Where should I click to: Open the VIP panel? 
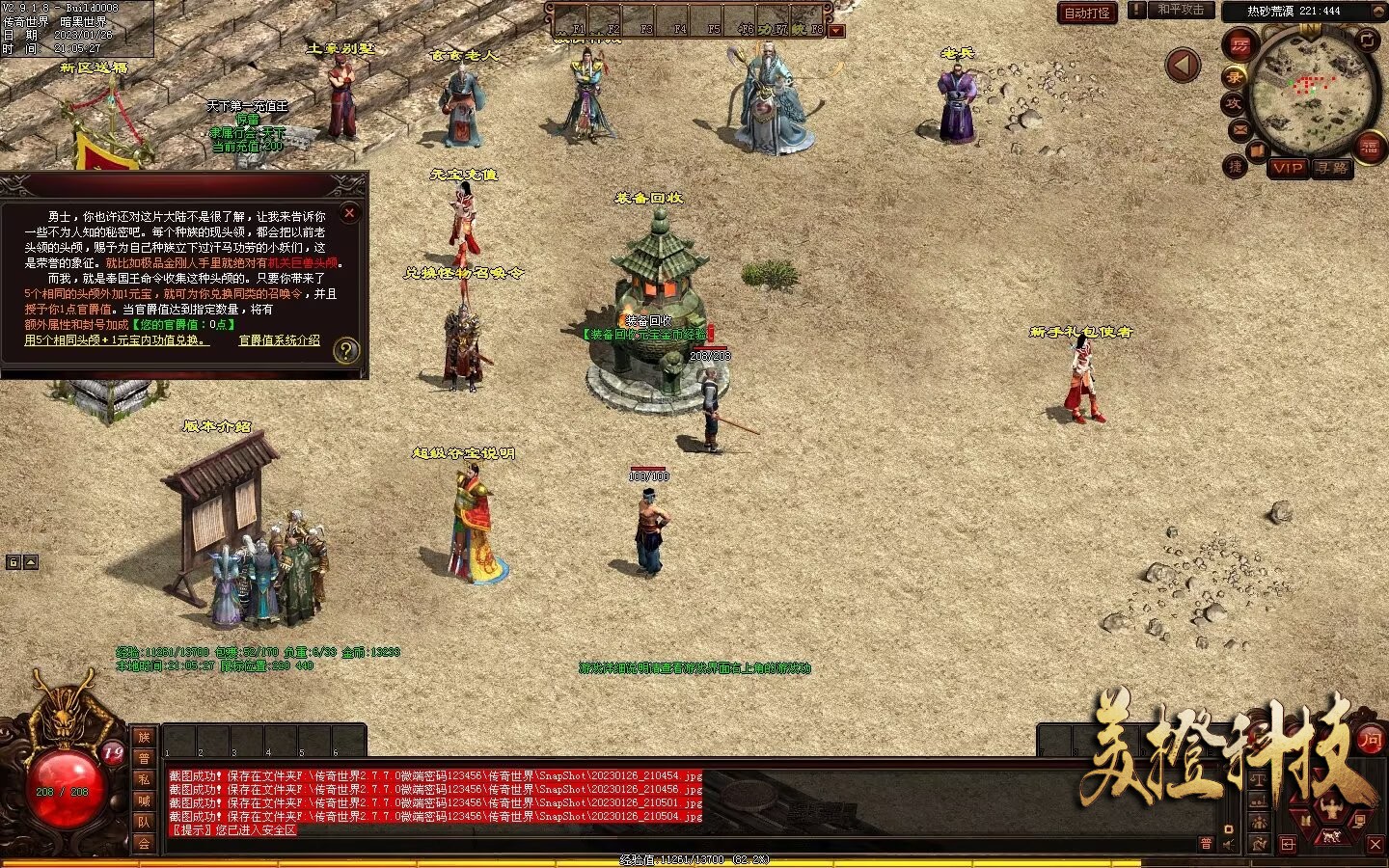1288,168
